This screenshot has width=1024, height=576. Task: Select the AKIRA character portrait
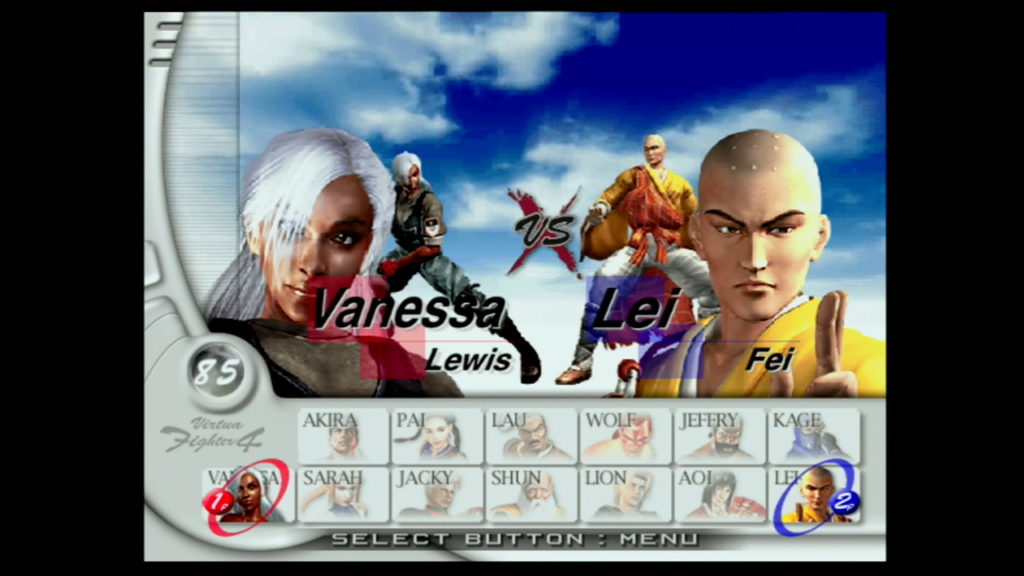(343, 435)
